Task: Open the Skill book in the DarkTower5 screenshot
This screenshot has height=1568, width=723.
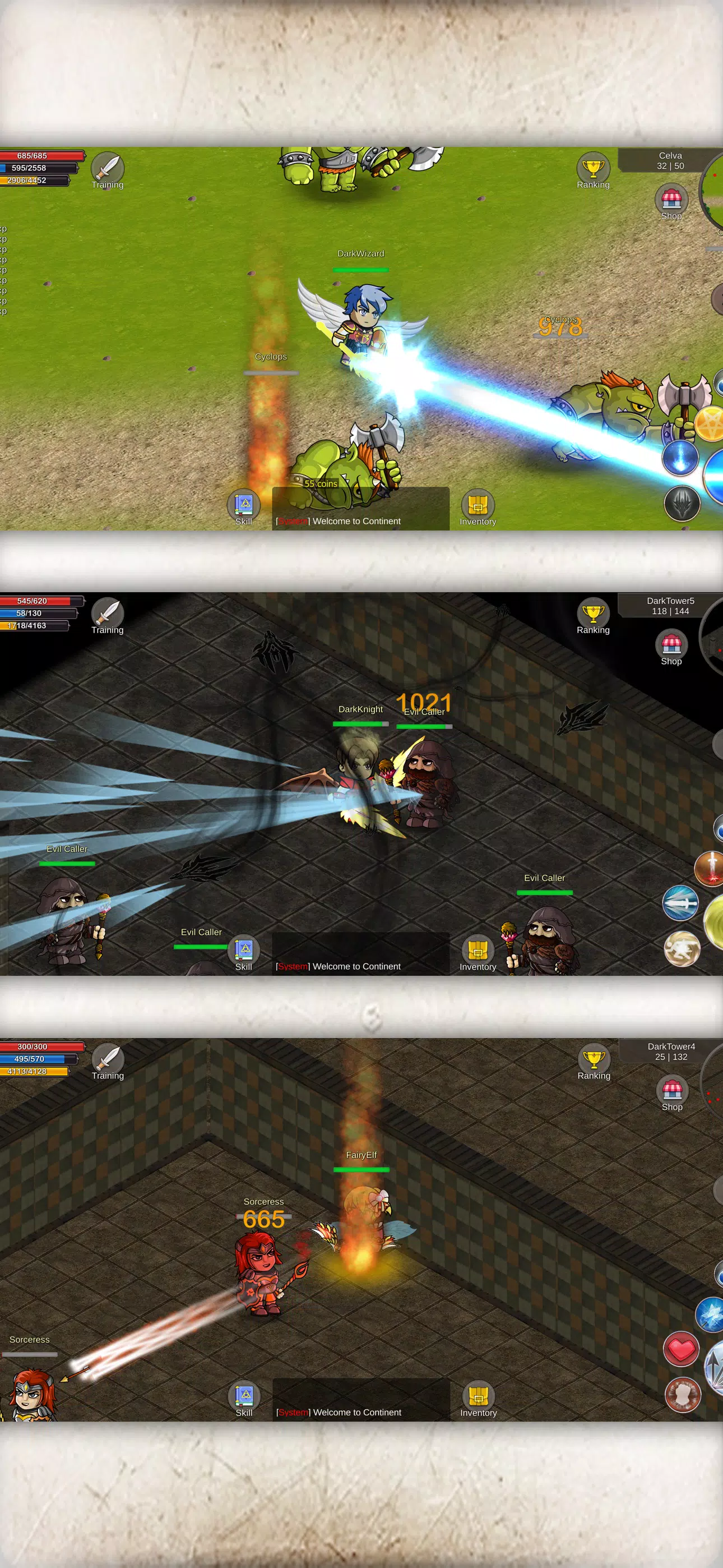Action: coord(243,950)
